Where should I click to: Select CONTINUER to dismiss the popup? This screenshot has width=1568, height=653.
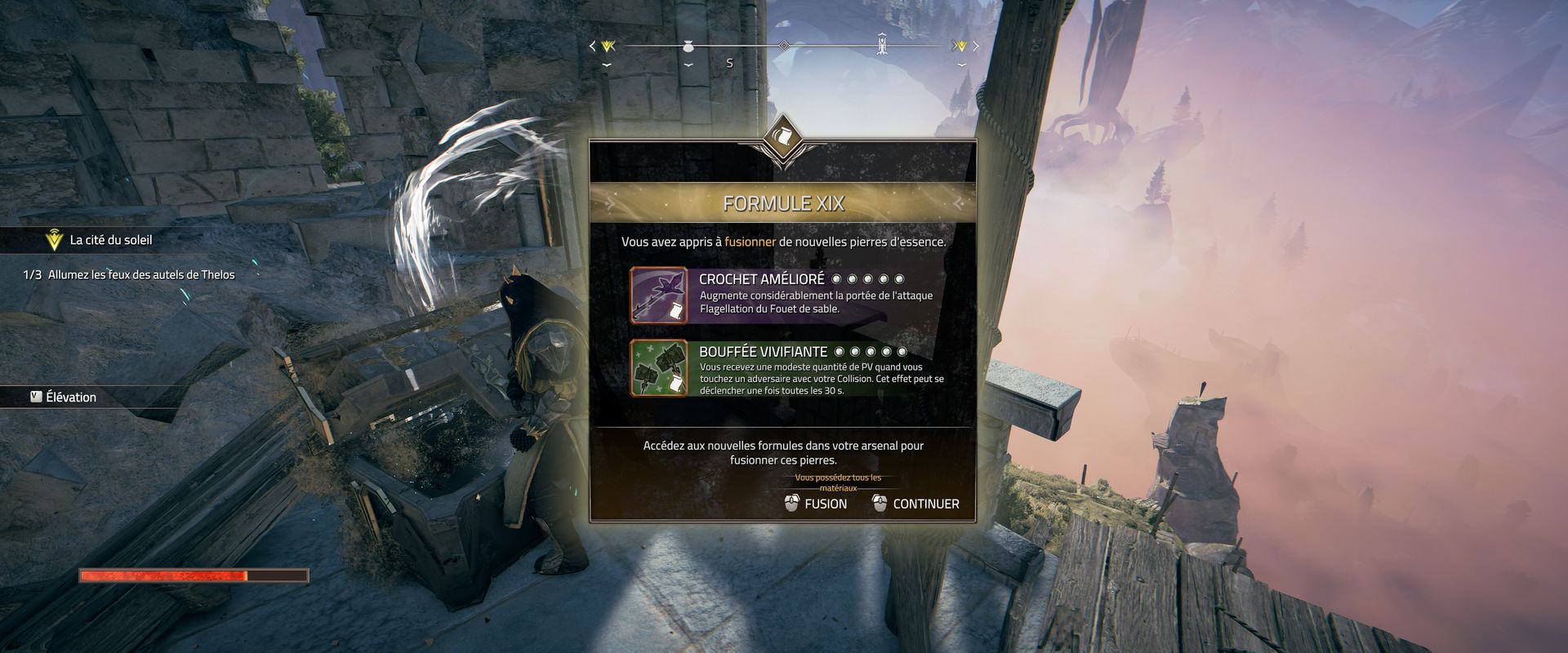pos(915,504)
